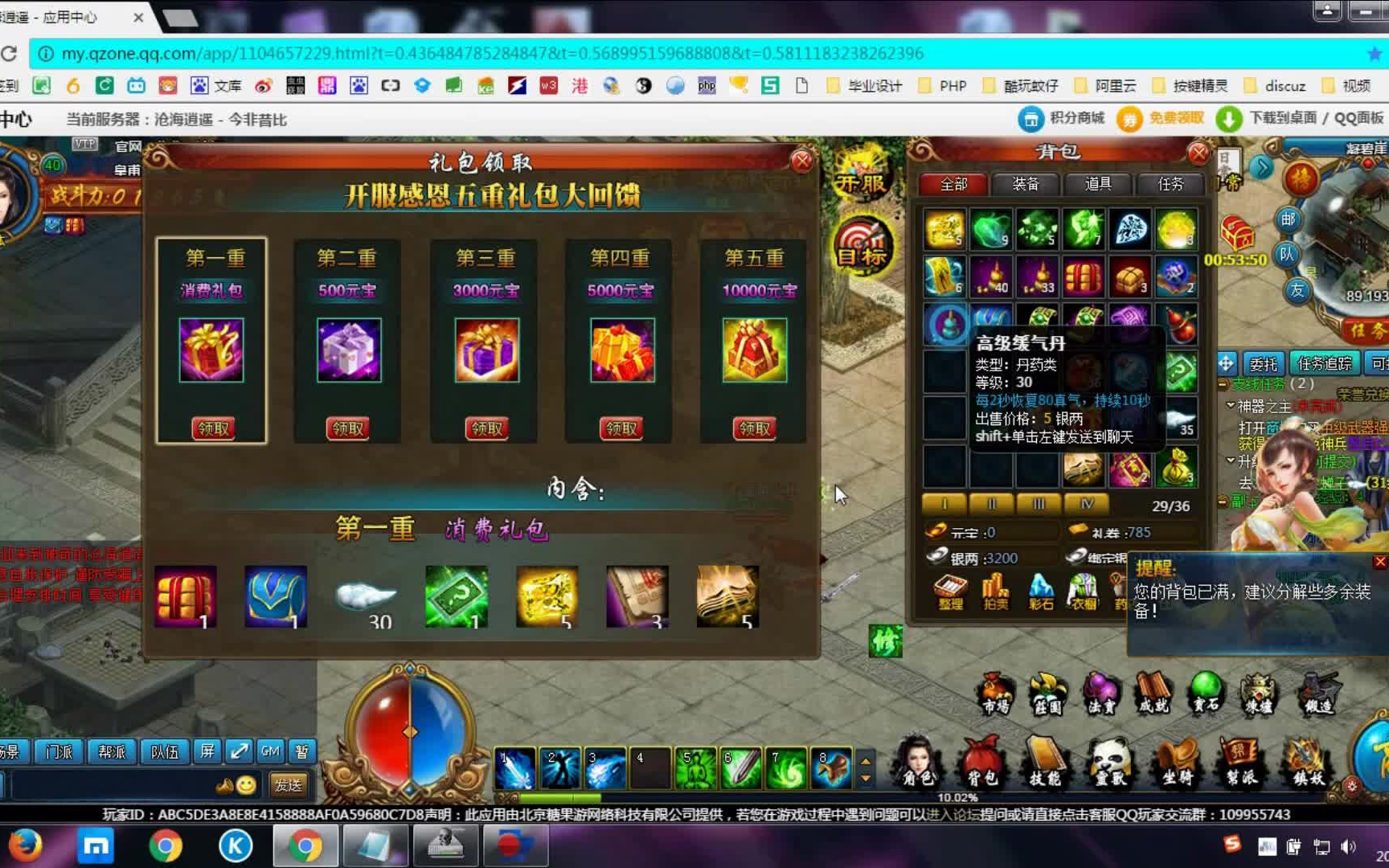Click the 10.02% experience progress bar

click(x=957, y=798)
